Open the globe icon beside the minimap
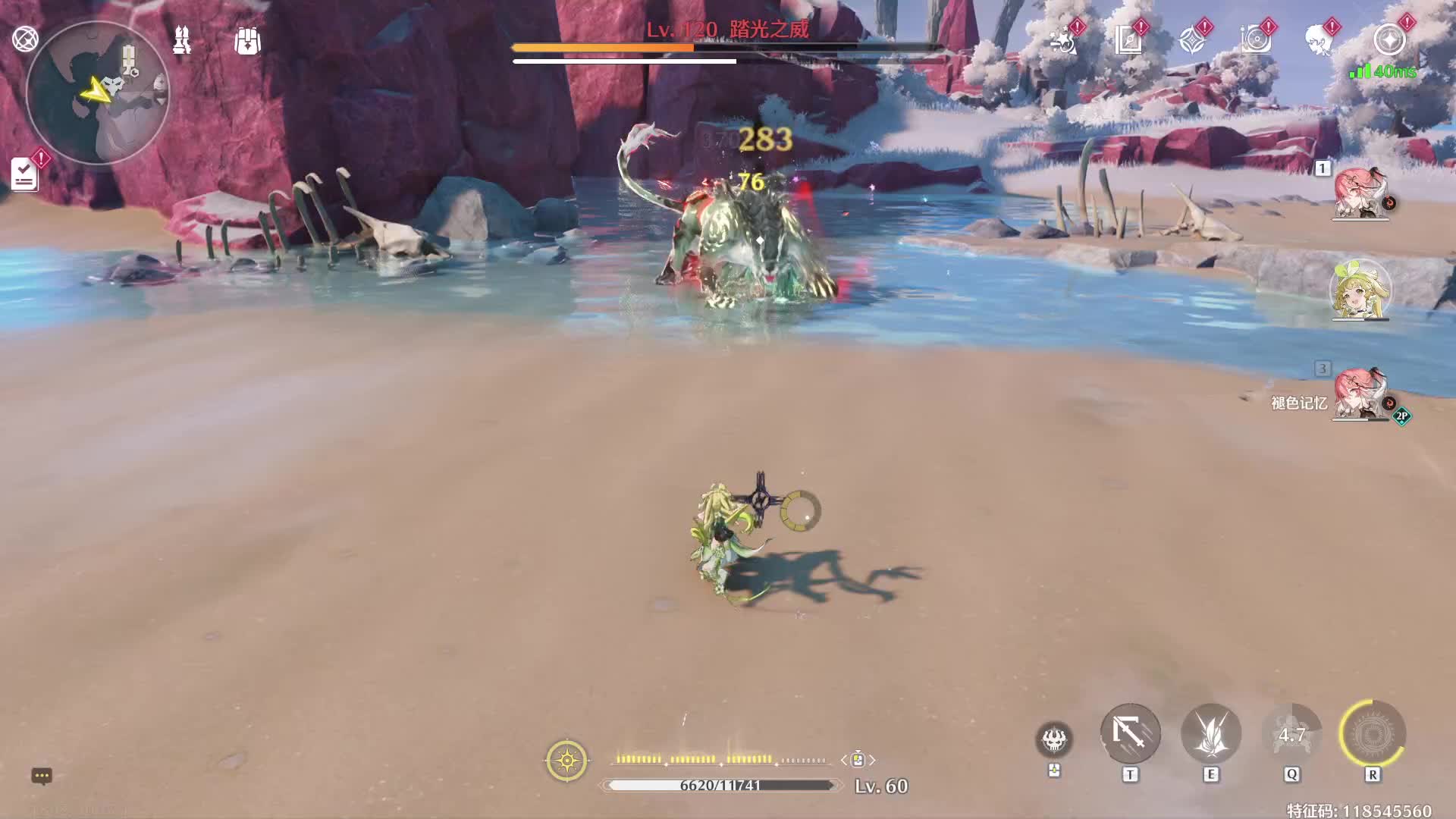 click(25, 39)
